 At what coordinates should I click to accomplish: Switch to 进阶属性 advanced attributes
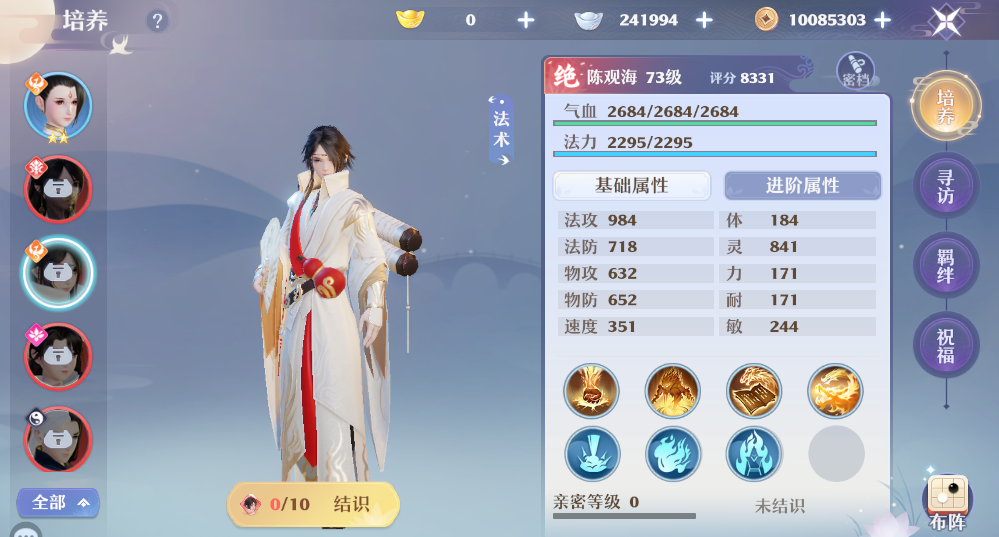click(x=802, y=186)
